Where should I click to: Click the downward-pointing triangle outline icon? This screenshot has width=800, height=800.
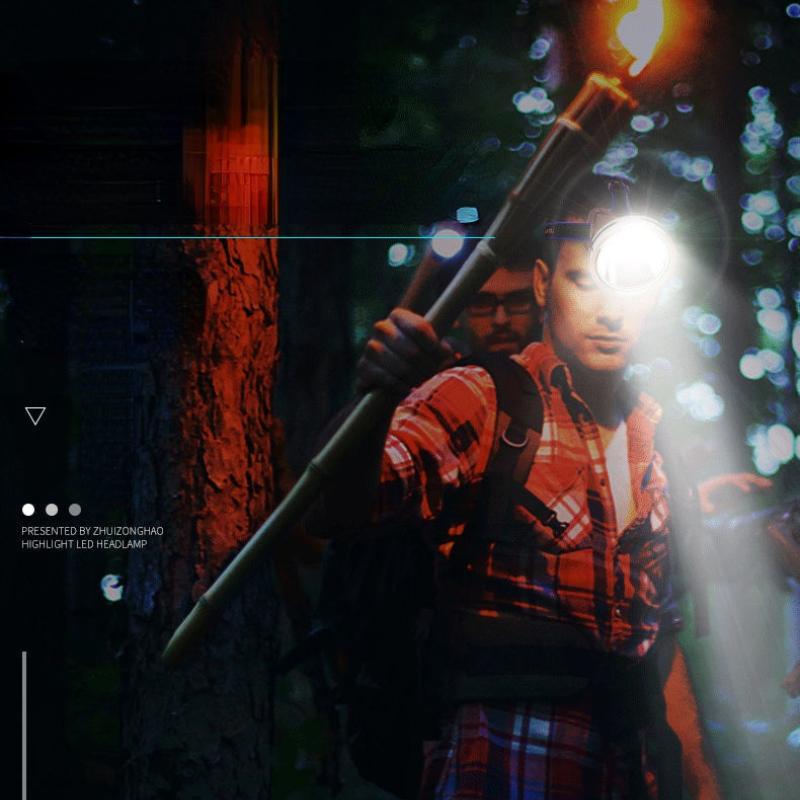(35, 415)
